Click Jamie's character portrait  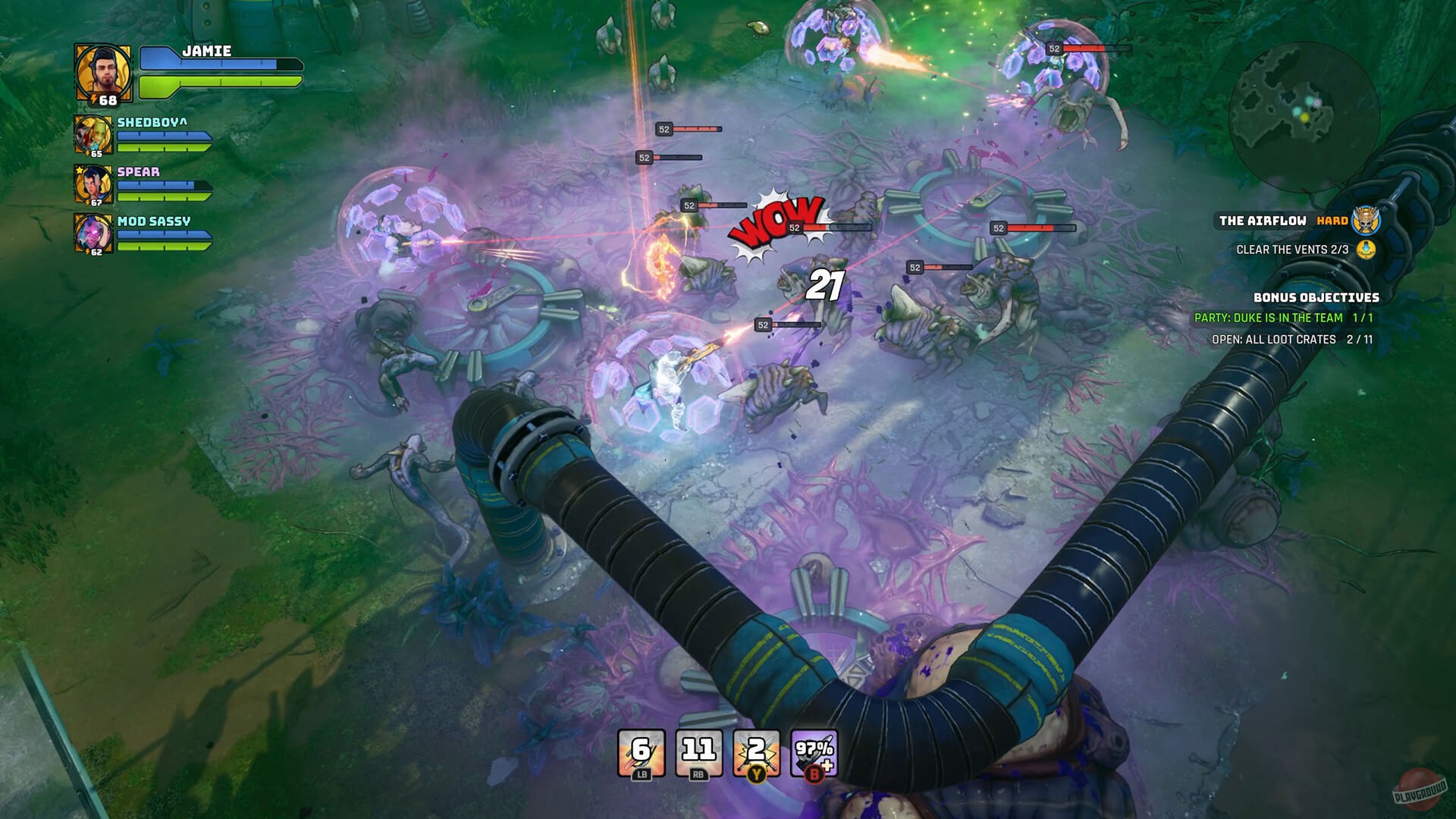tap(102, 71)
